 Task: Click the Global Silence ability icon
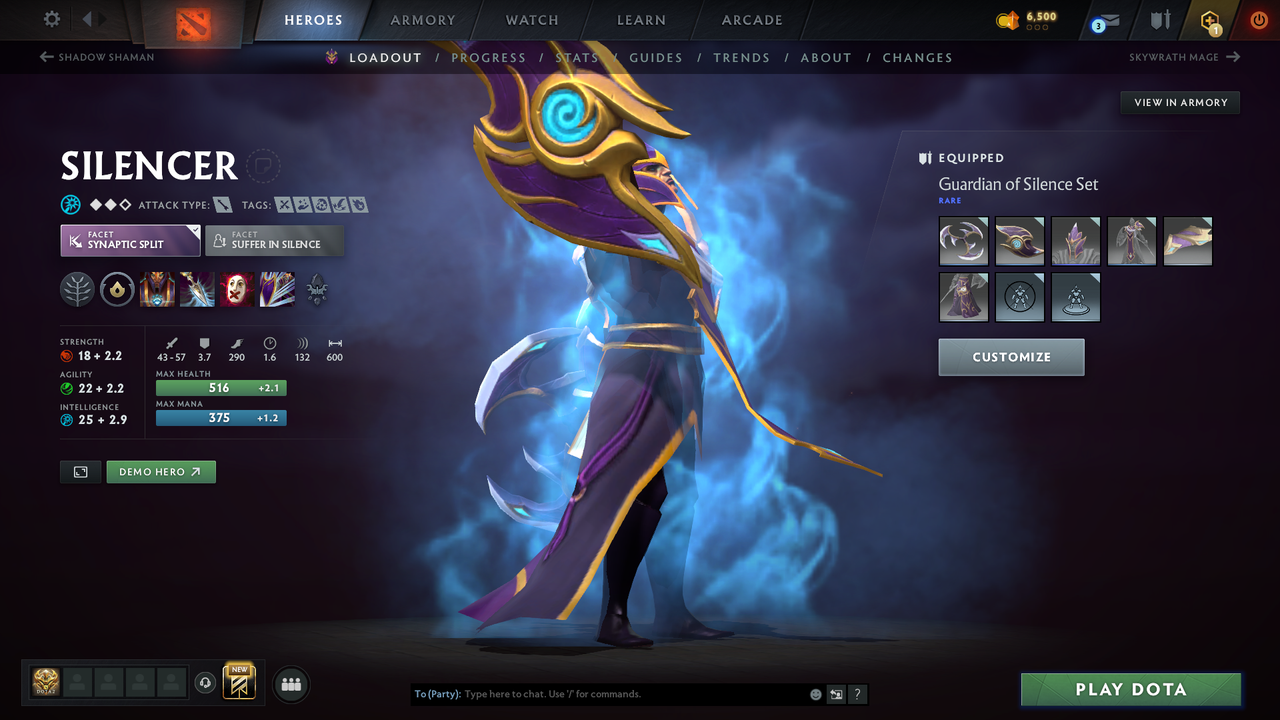point(277,290)
